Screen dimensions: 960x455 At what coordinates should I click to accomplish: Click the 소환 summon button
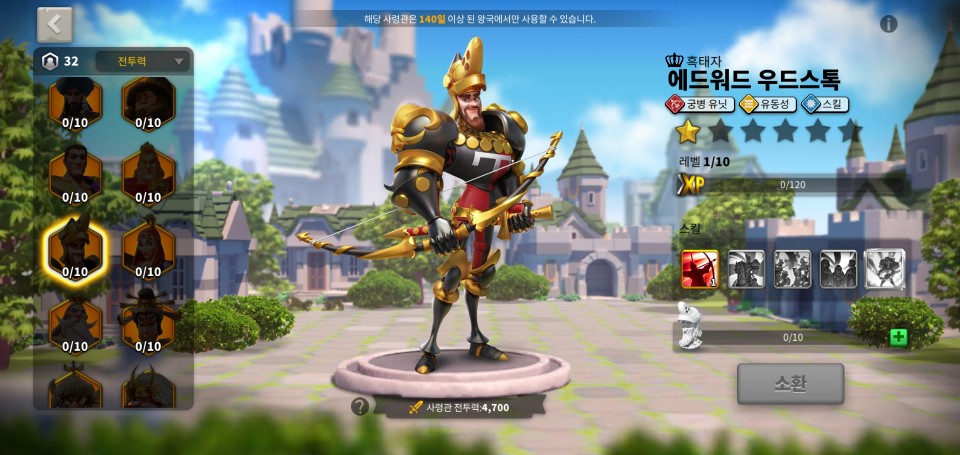[x=790, y=383]
